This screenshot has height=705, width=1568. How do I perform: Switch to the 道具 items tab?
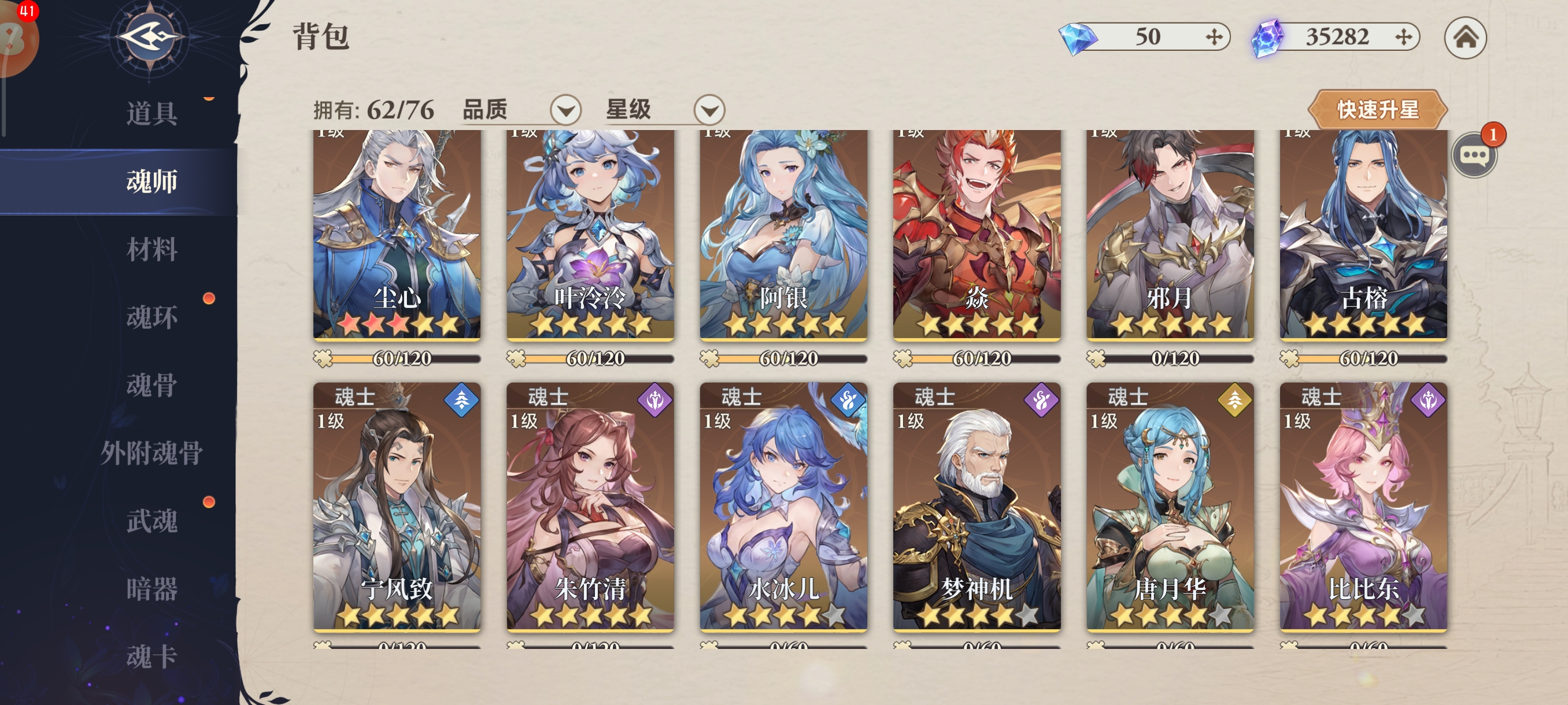pos(151,114)
